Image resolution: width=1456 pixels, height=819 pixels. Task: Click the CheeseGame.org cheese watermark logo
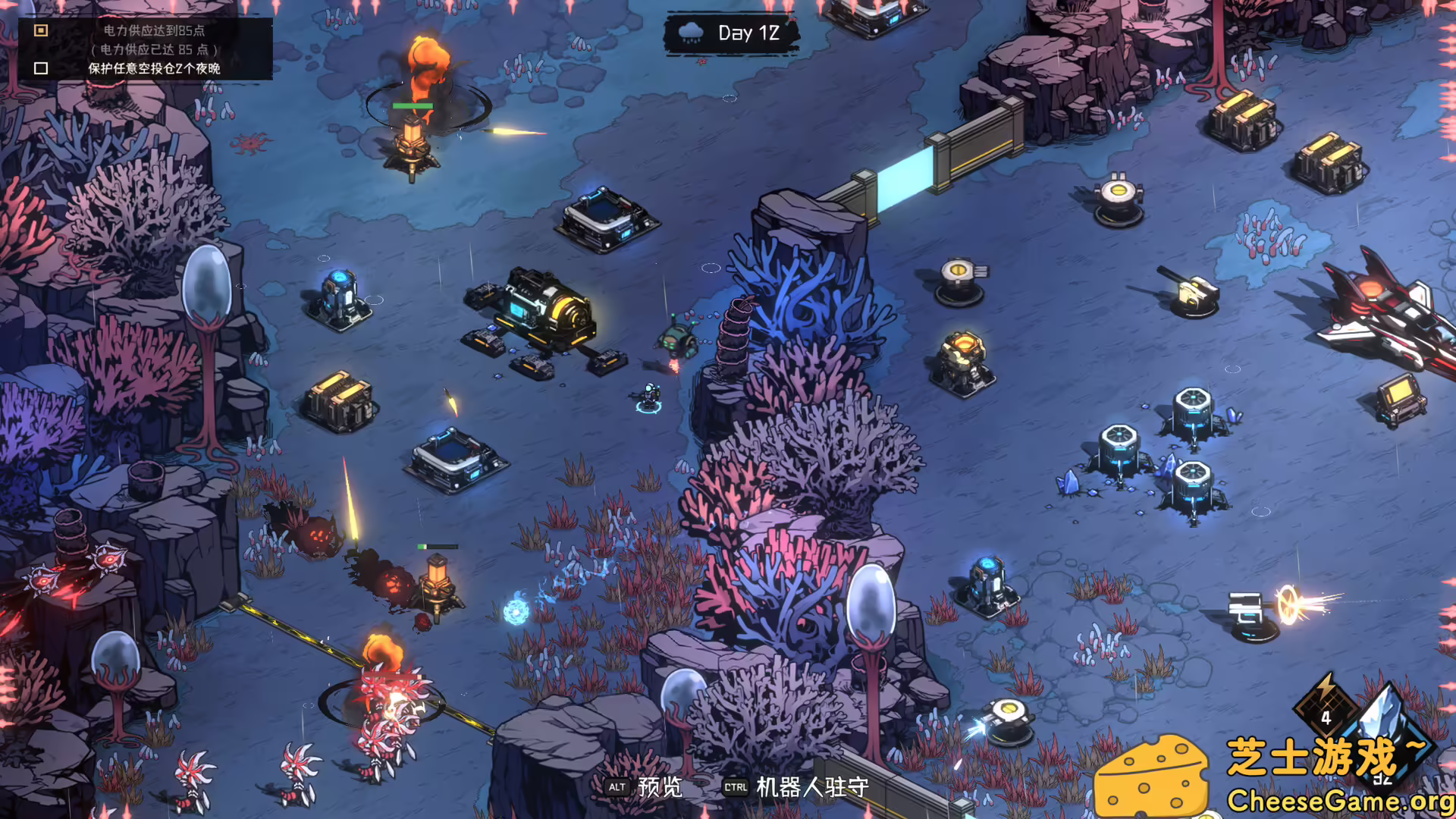pyautogui.click(x=1151, y=777)
